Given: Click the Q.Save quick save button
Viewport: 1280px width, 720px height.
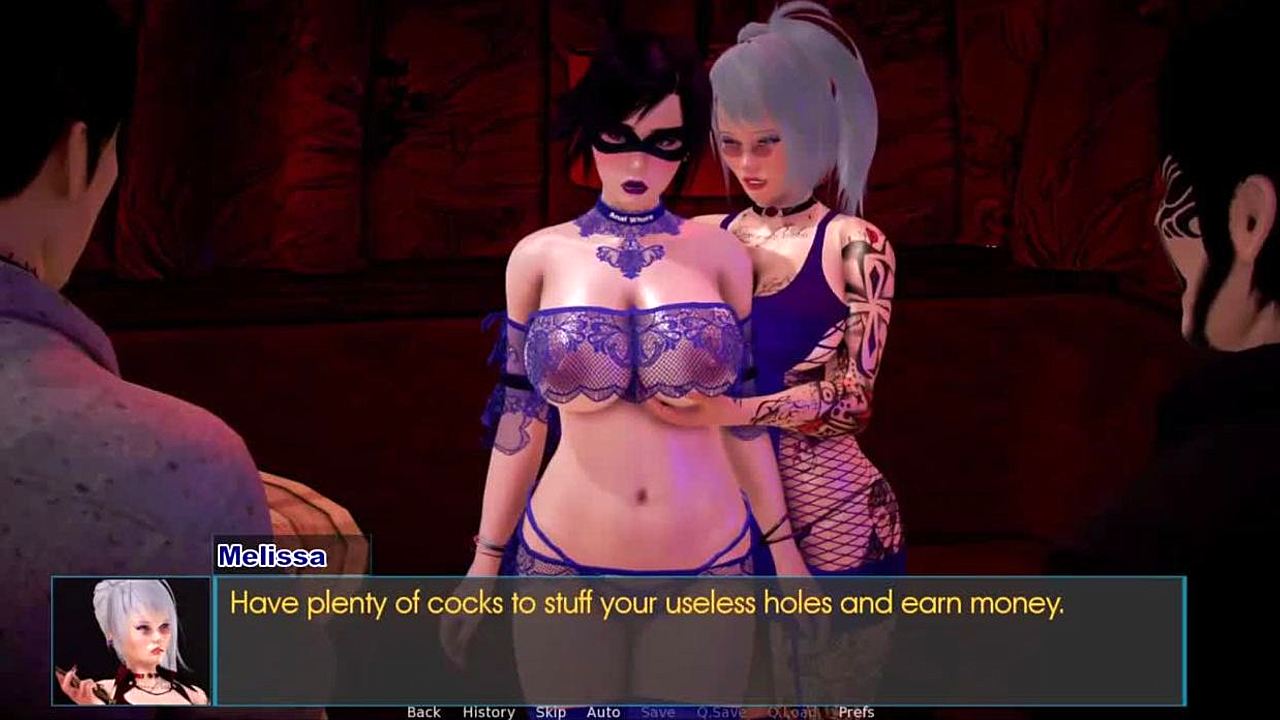Looking at the screenshot, I should point(721,712).
